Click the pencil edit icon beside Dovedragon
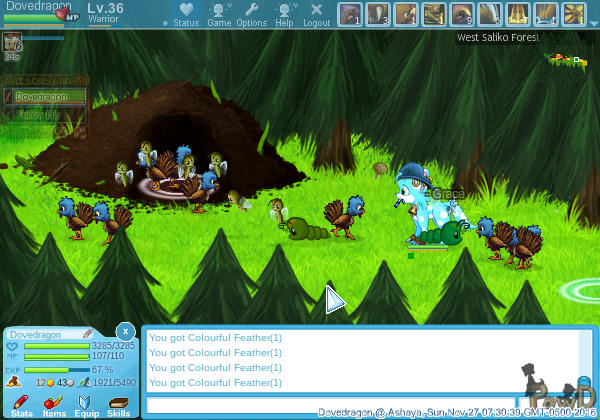Screen dimensions: 600x420 tap(88, 334)
